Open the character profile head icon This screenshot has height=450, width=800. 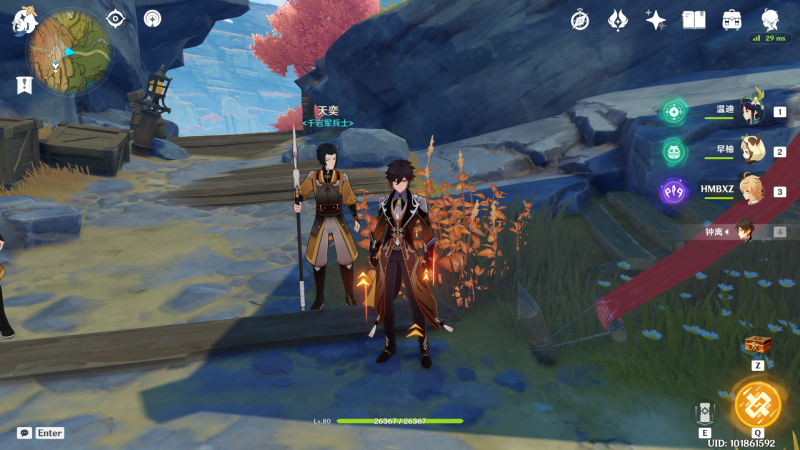point(770,20)
